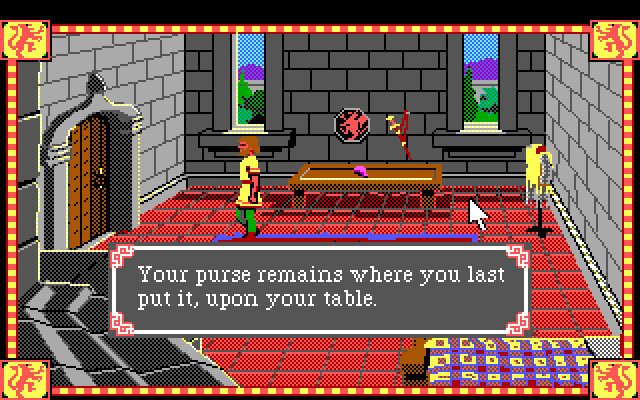Dismiss the purse message text box

tap(319, 287)
